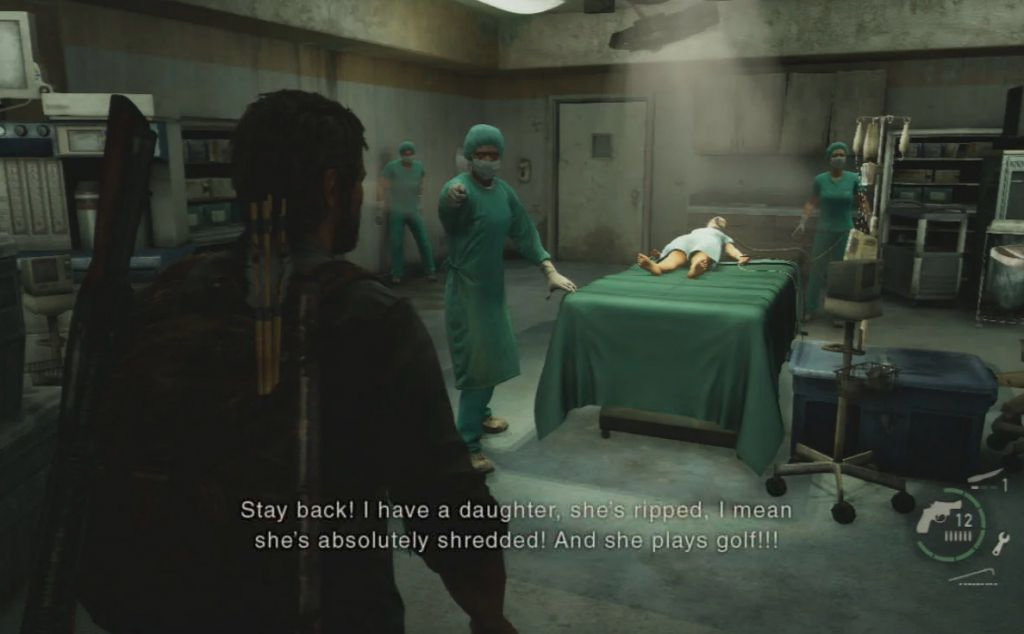Select the shiv blade icon

pyautogui.click(x=984, y=476)
